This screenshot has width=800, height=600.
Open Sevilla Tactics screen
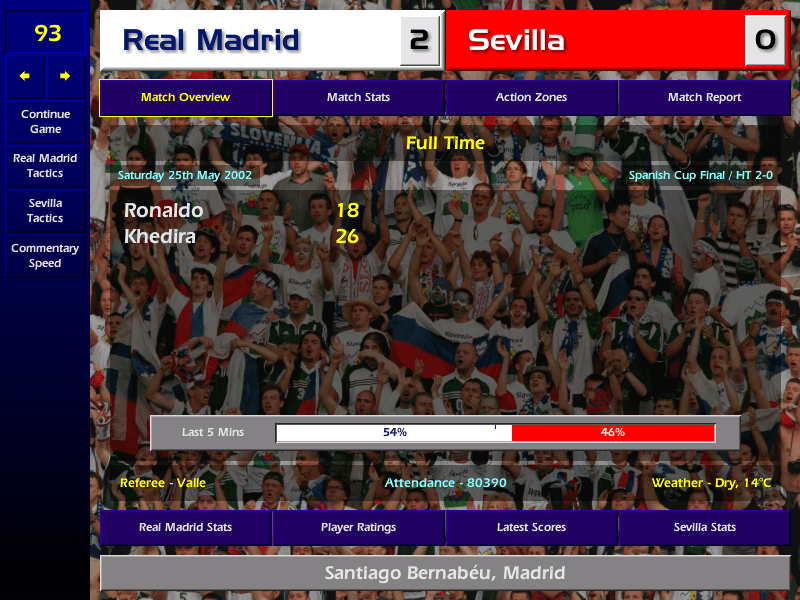[45, 210]
